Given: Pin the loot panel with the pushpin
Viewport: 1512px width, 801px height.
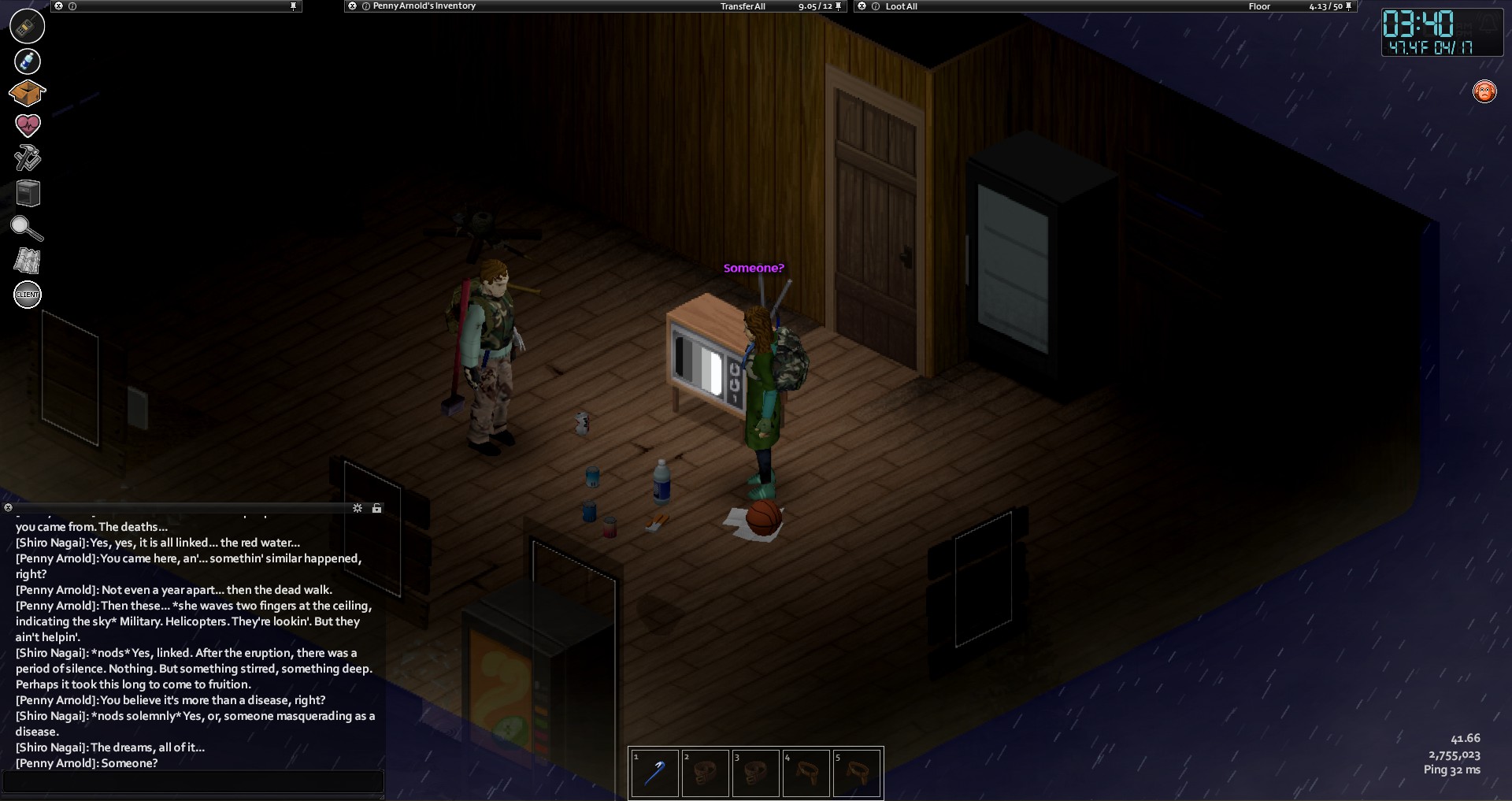Looking at the screenshot, I should click(x=1349, y=6).
